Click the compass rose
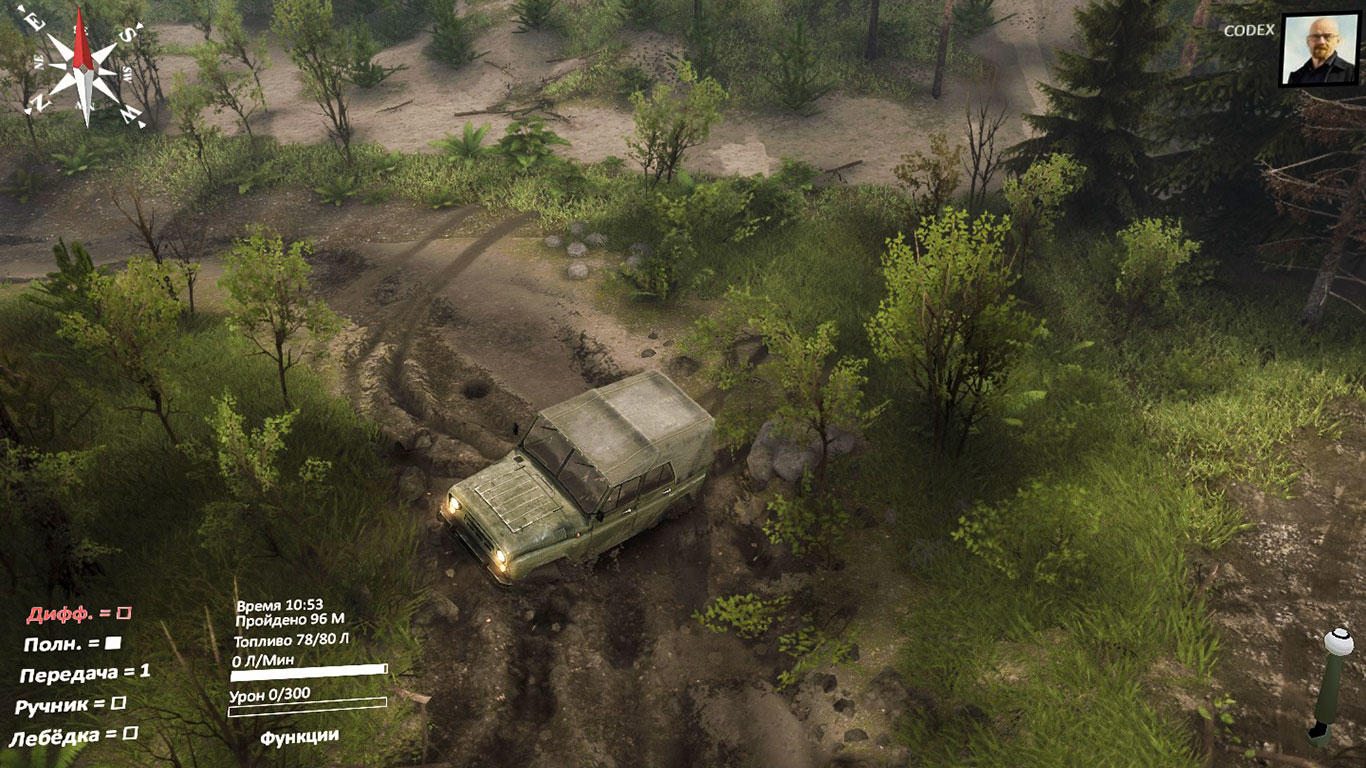 (85, 68)
